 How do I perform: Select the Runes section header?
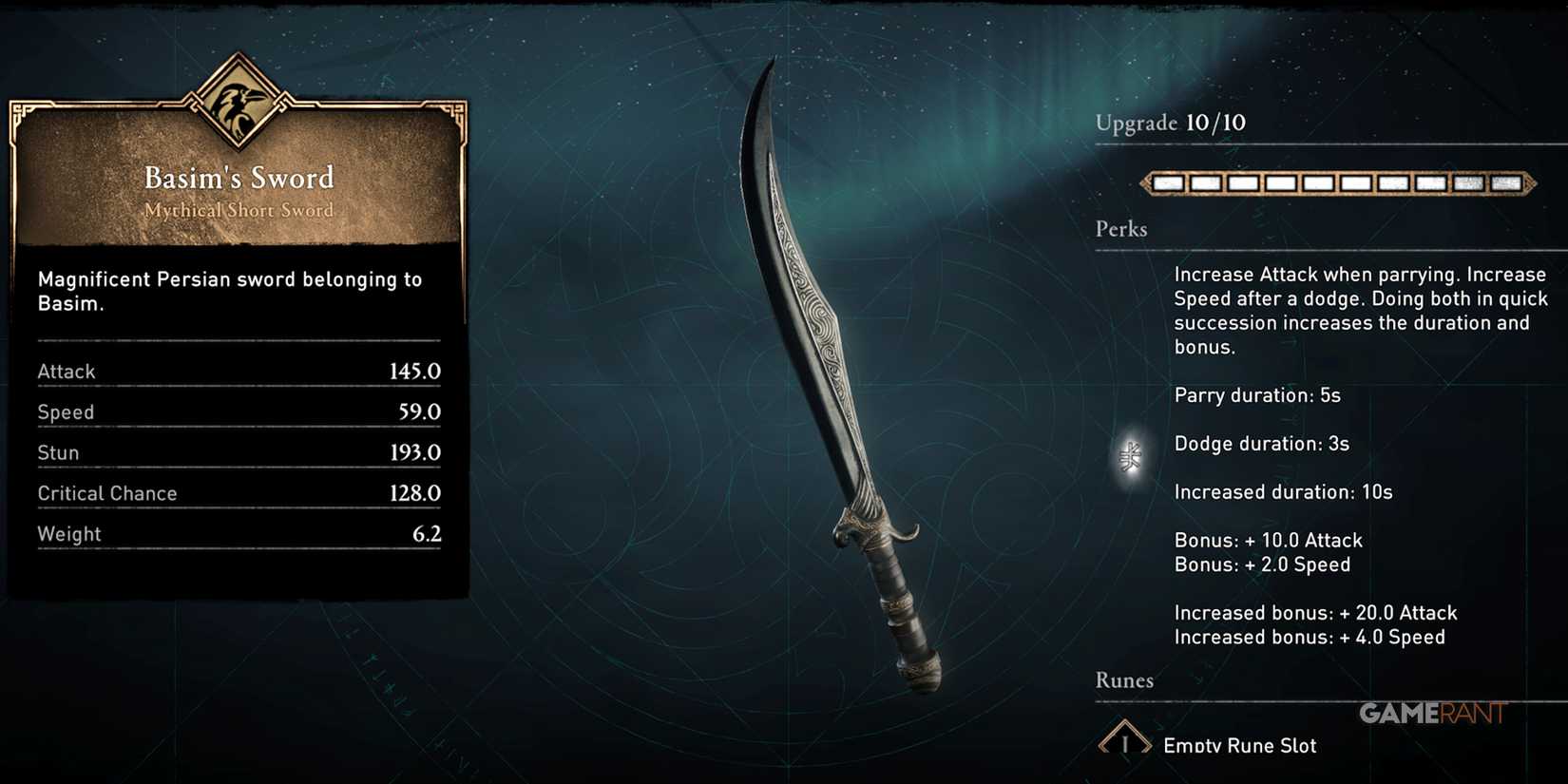click(1124, 680)
